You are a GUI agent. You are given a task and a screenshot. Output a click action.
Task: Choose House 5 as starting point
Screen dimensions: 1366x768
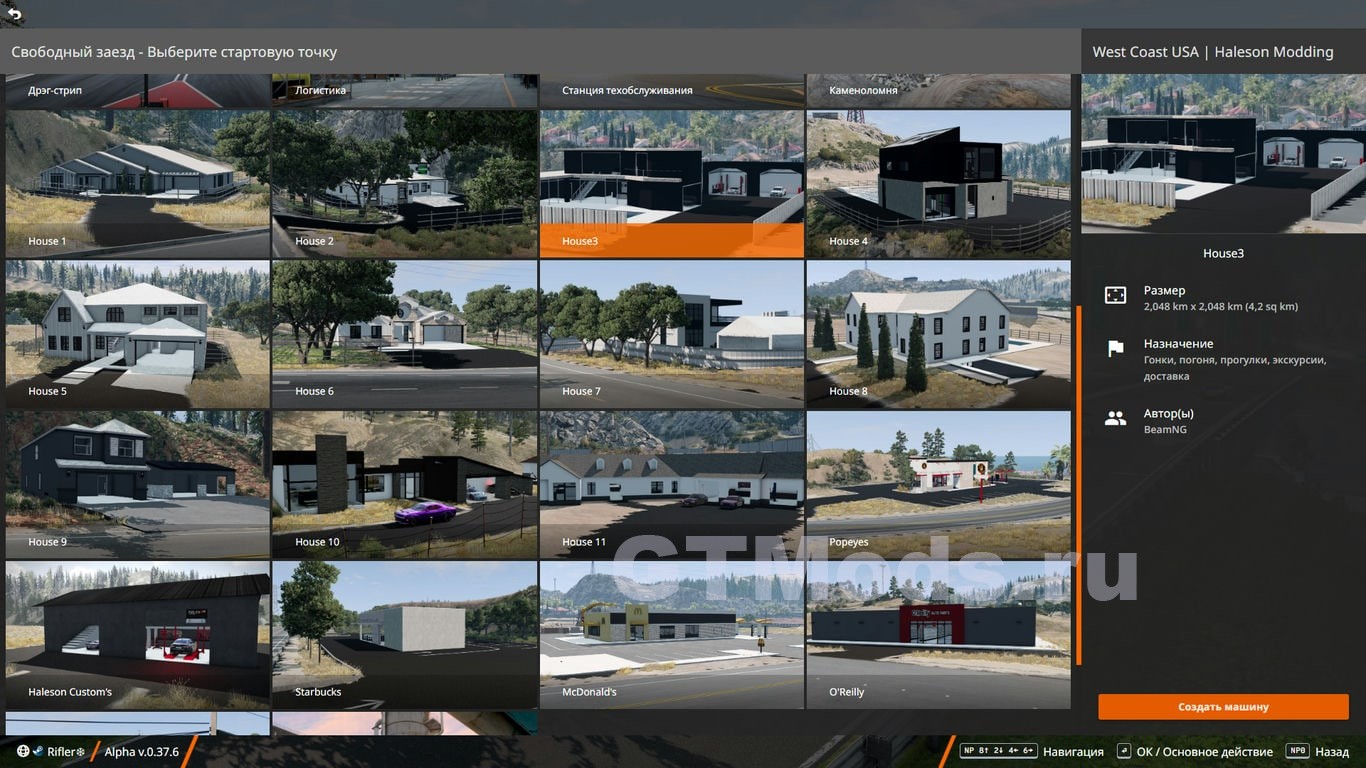(x=137, y=333)
